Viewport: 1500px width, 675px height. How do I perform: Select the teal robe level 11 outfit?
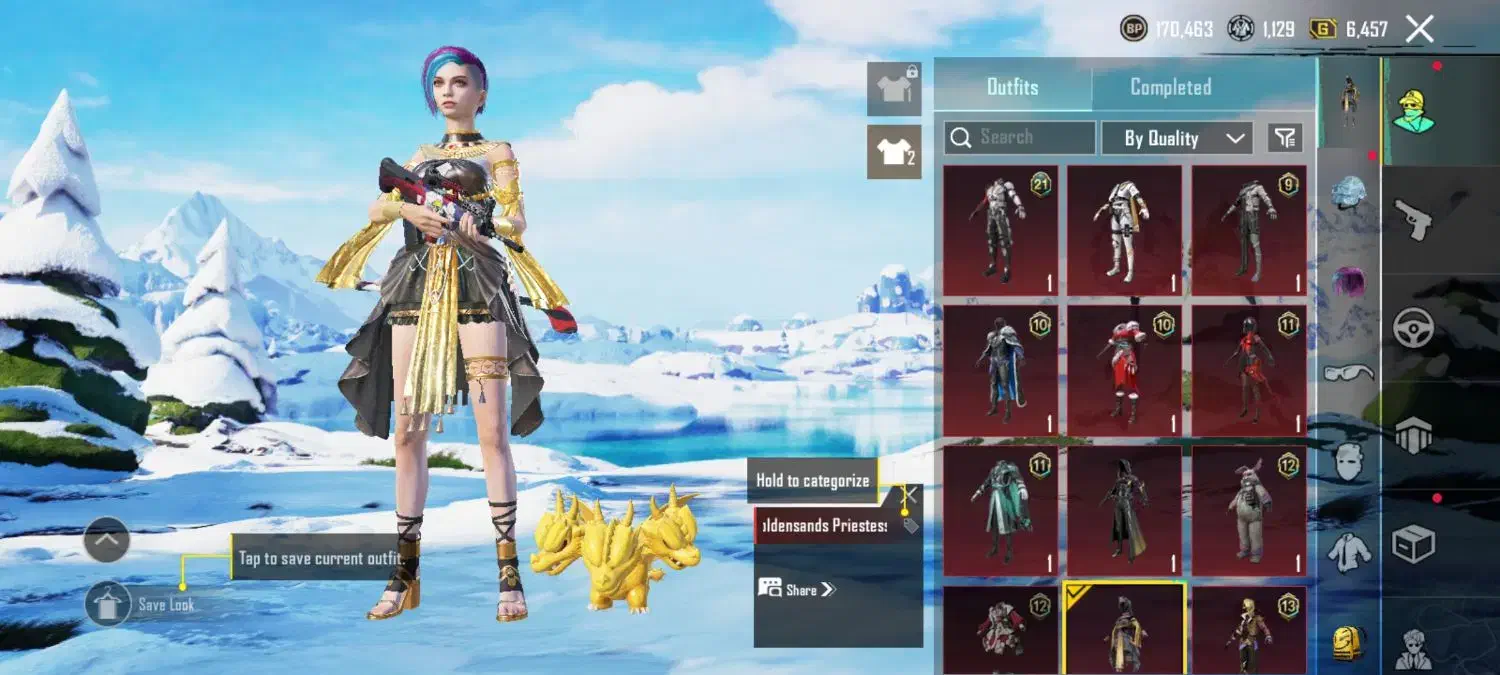(1000, 510)
